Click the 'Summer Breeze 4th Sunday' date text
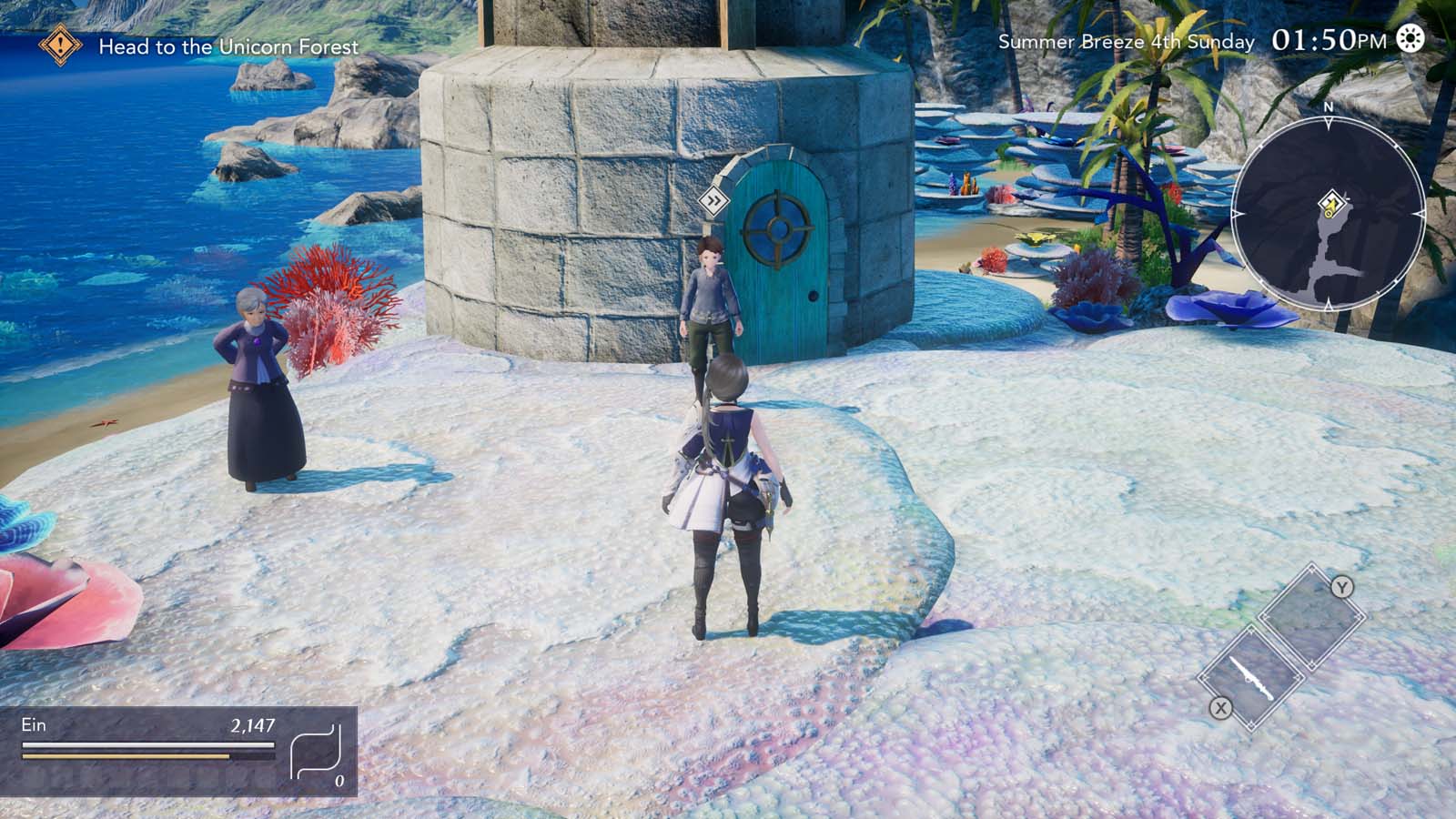1456x819 pixels. (x=1127, y=41)
